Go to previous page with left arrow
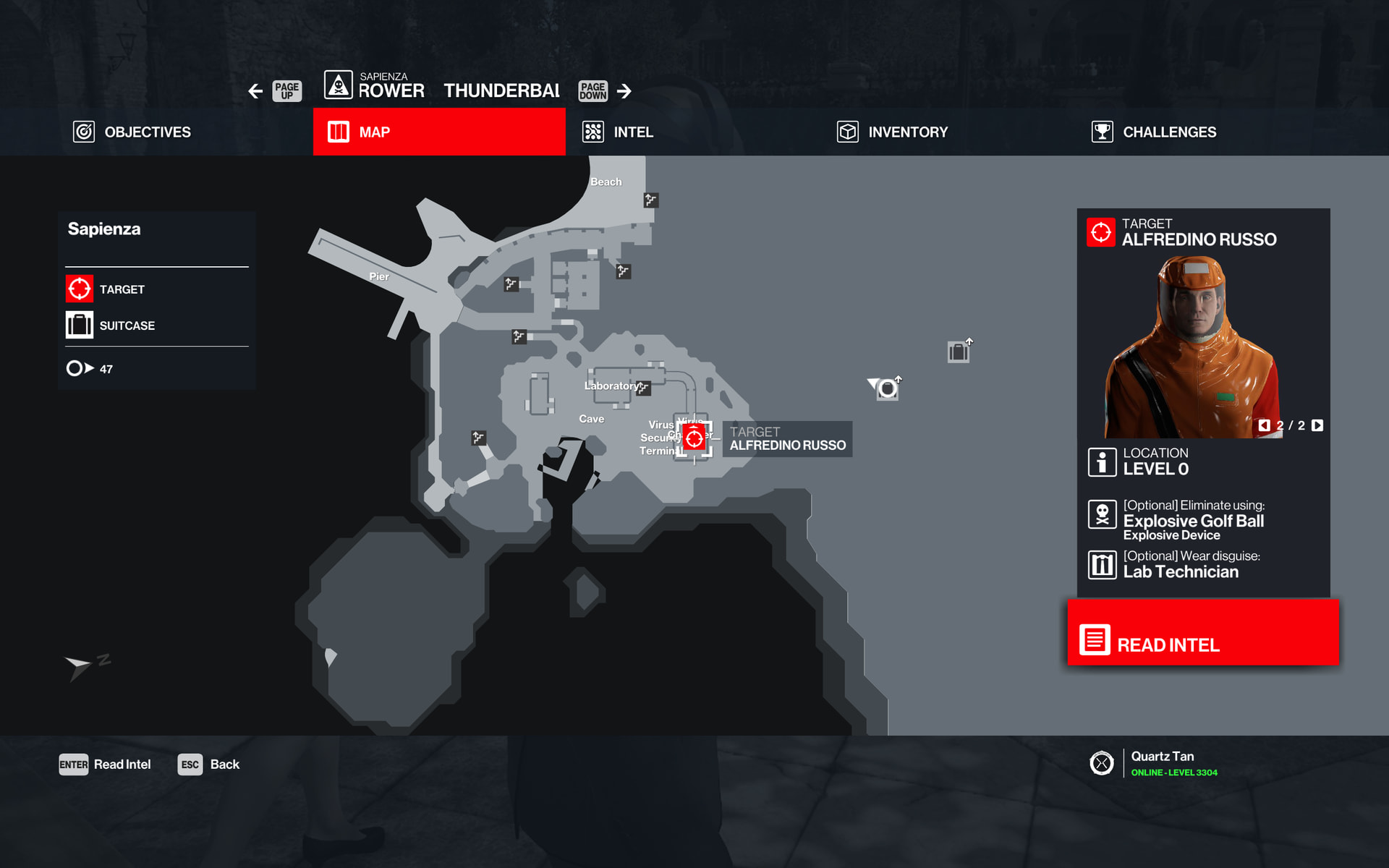 255,91
